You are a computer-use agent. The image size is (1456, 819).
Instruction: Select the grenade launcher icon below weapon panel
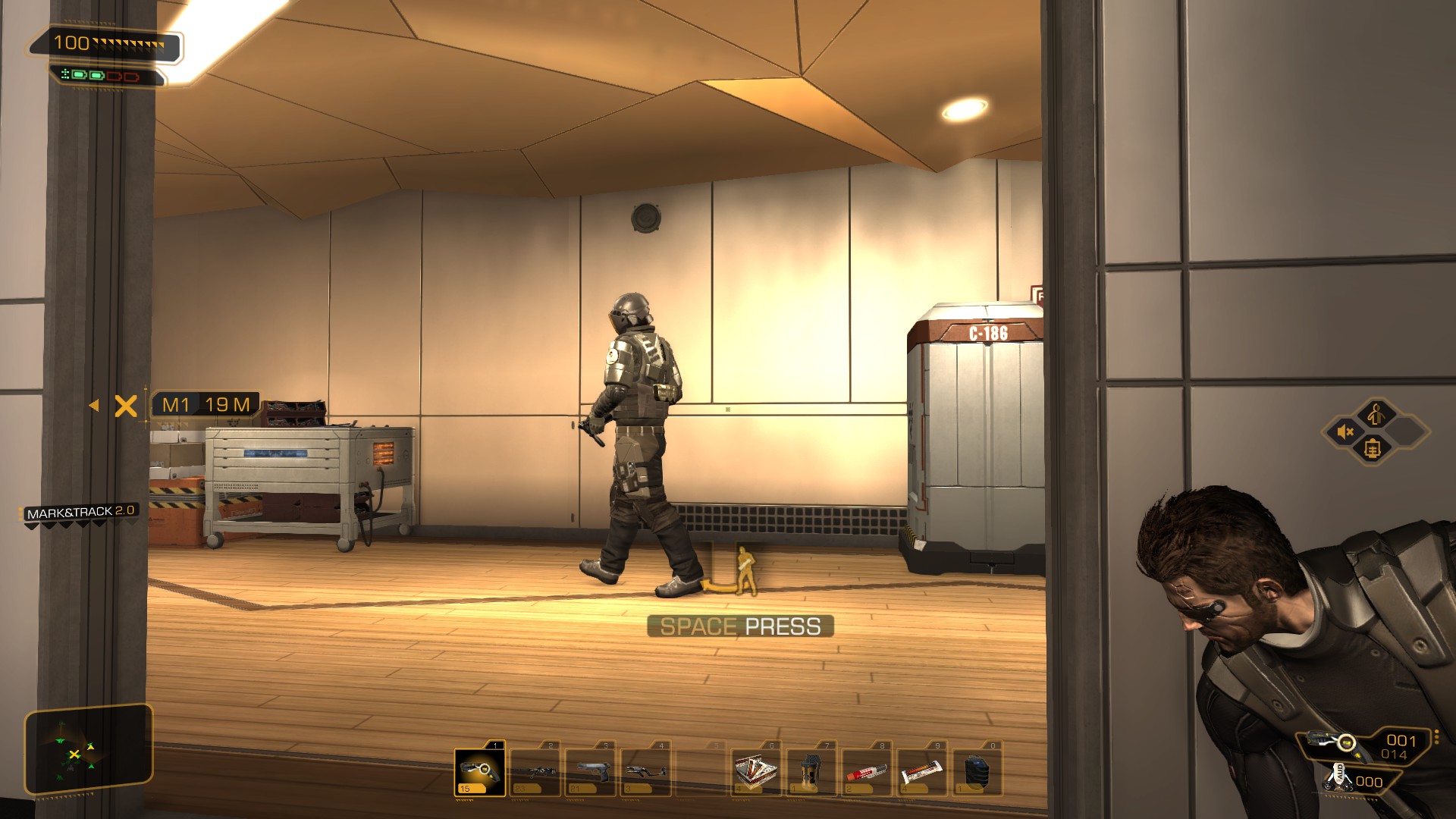pyautogui.click(x=1339, y=778)
